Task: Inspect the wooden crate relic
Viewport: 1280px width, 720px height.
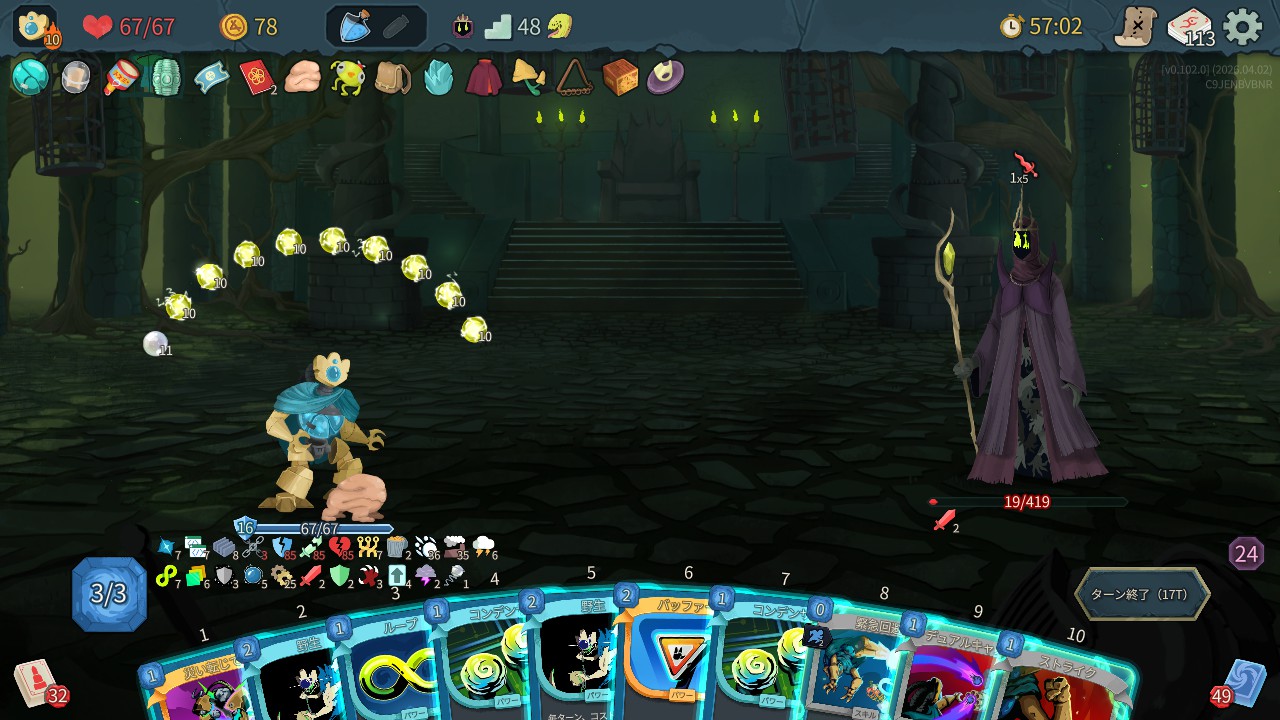Action: 620,77
